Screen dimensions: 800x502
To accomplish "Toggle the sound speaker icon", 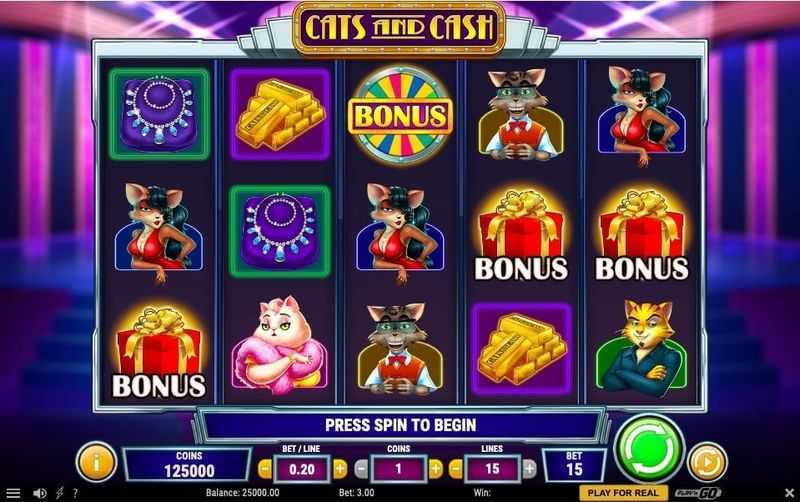I will (x=41, y=493).
